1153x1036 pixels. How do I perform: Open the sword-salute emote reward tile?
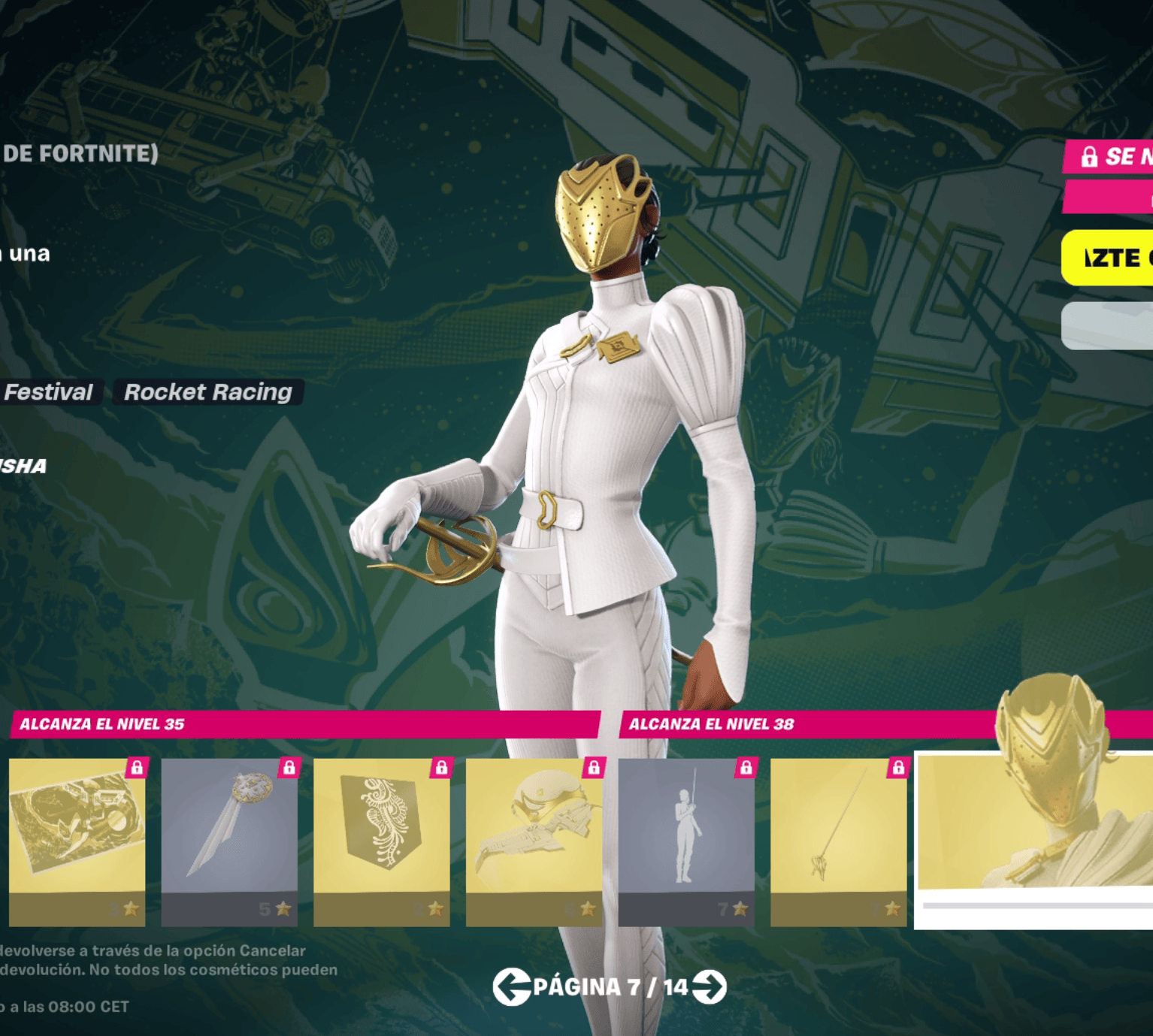tap(686, 841)
